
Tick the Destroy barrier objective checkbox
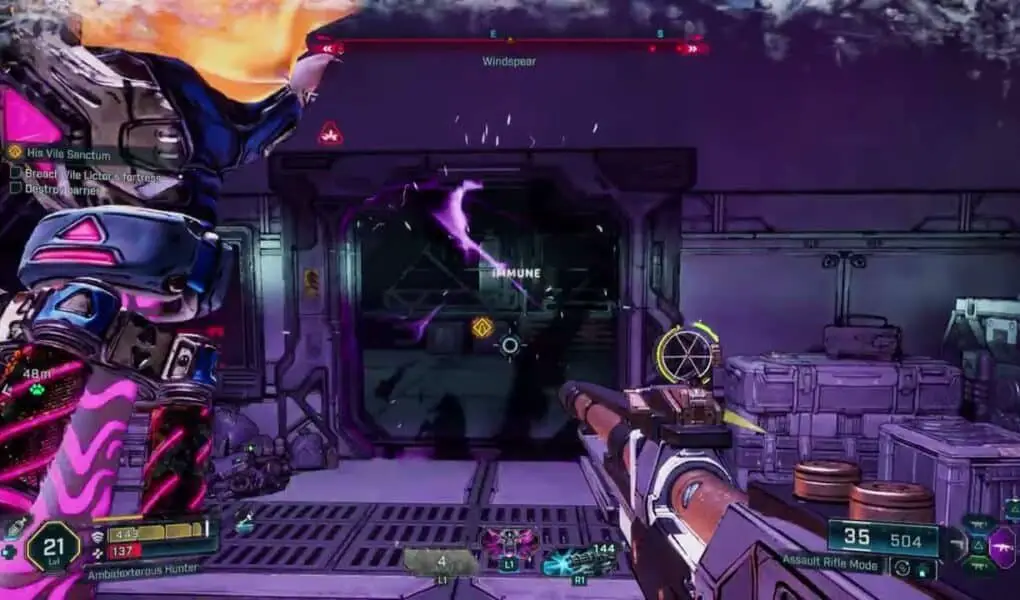point(16,187)
